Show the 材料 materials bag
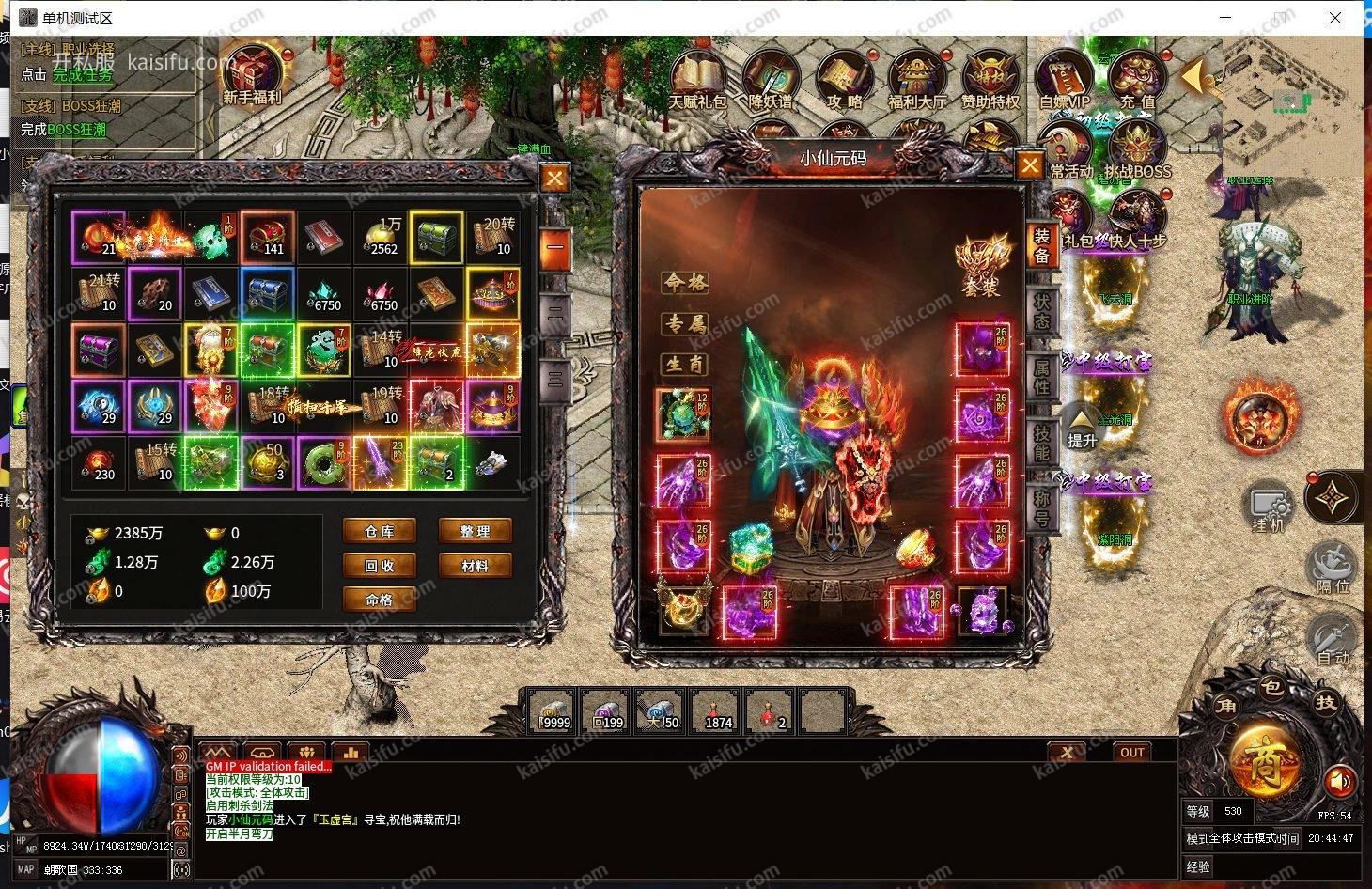Viewport: 1372px width, 889px height. pyautogui.click(x=476, y=566)
